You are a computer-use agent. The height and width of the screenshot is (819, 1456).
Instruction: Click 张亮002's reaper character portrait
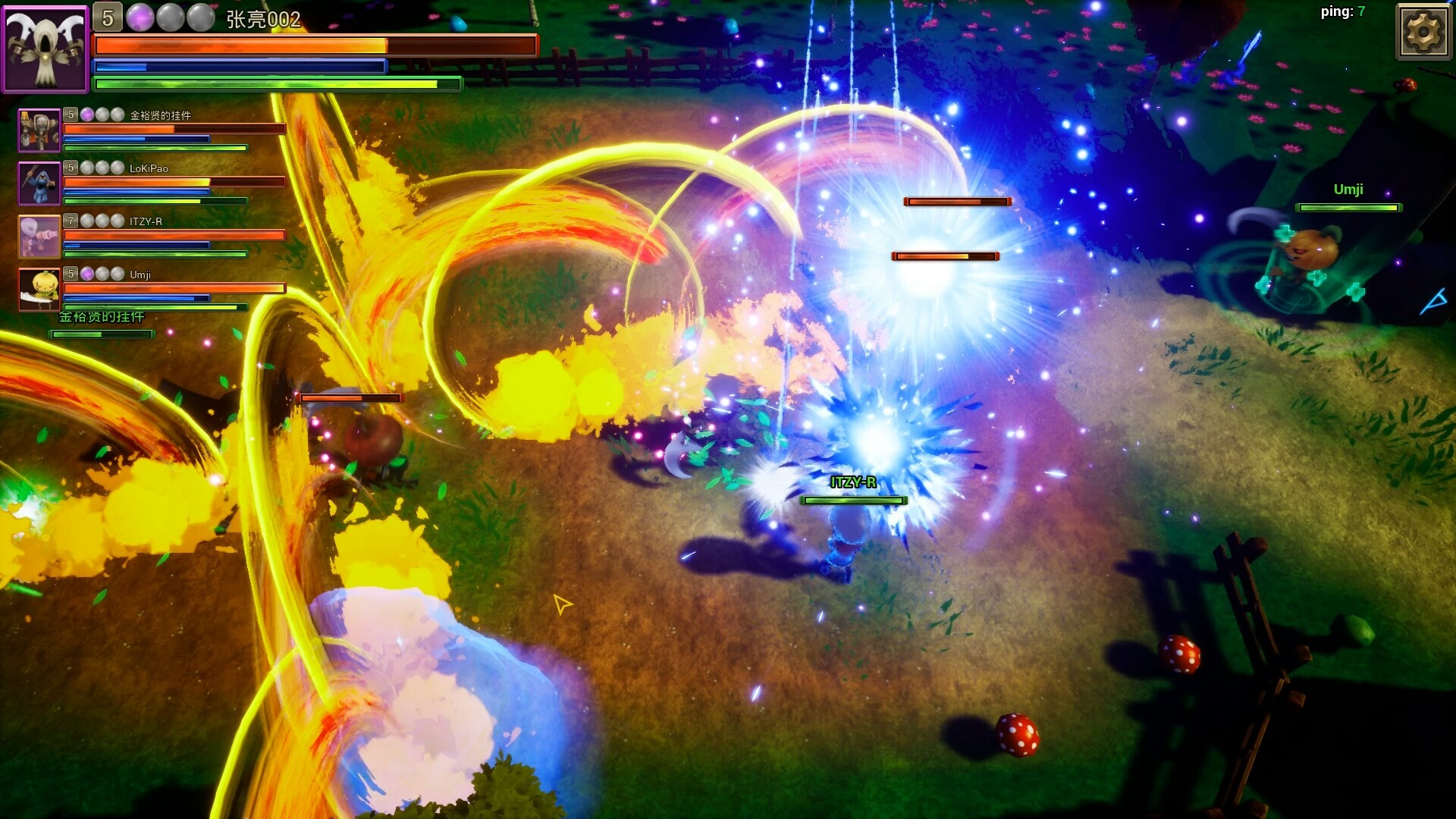[45, 46]
